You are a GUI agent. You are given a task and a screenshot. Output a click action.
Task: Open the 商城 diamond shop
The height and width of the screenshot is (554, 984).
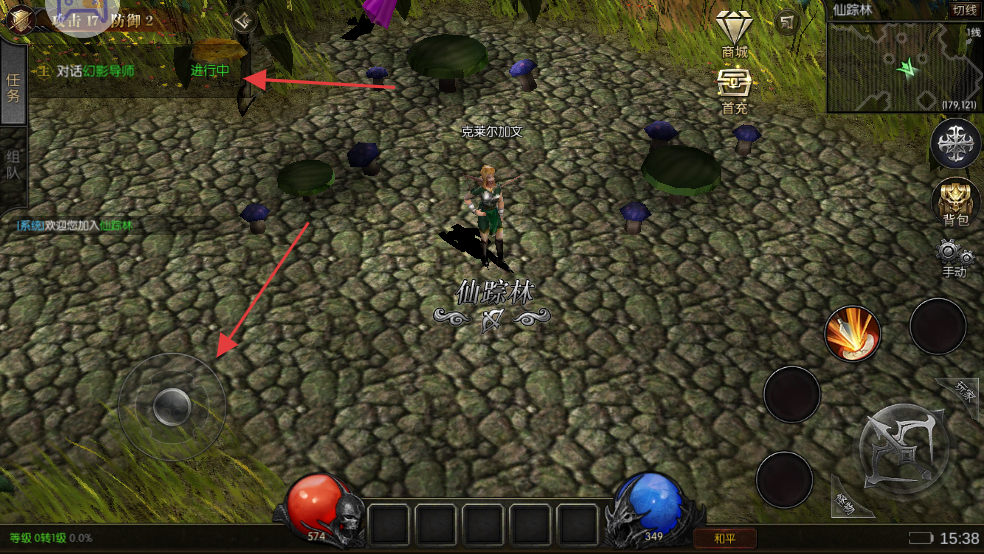click(x=735, y=33)
